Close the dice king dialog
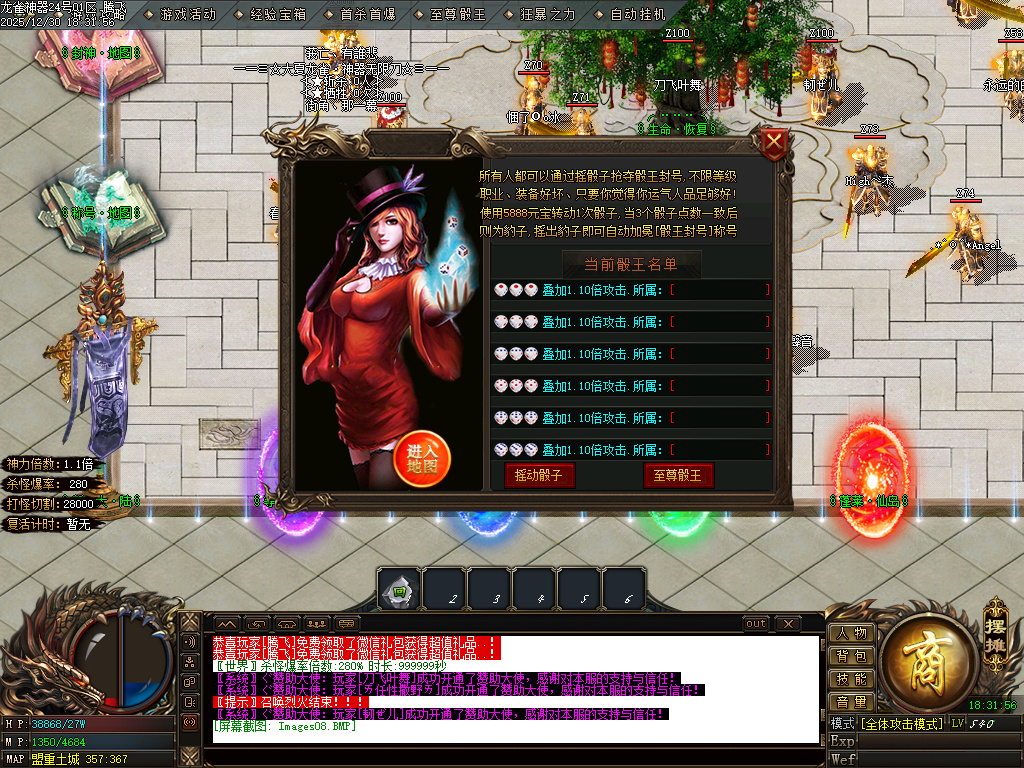Screen dimensions: 1024x768 [774, 146]
